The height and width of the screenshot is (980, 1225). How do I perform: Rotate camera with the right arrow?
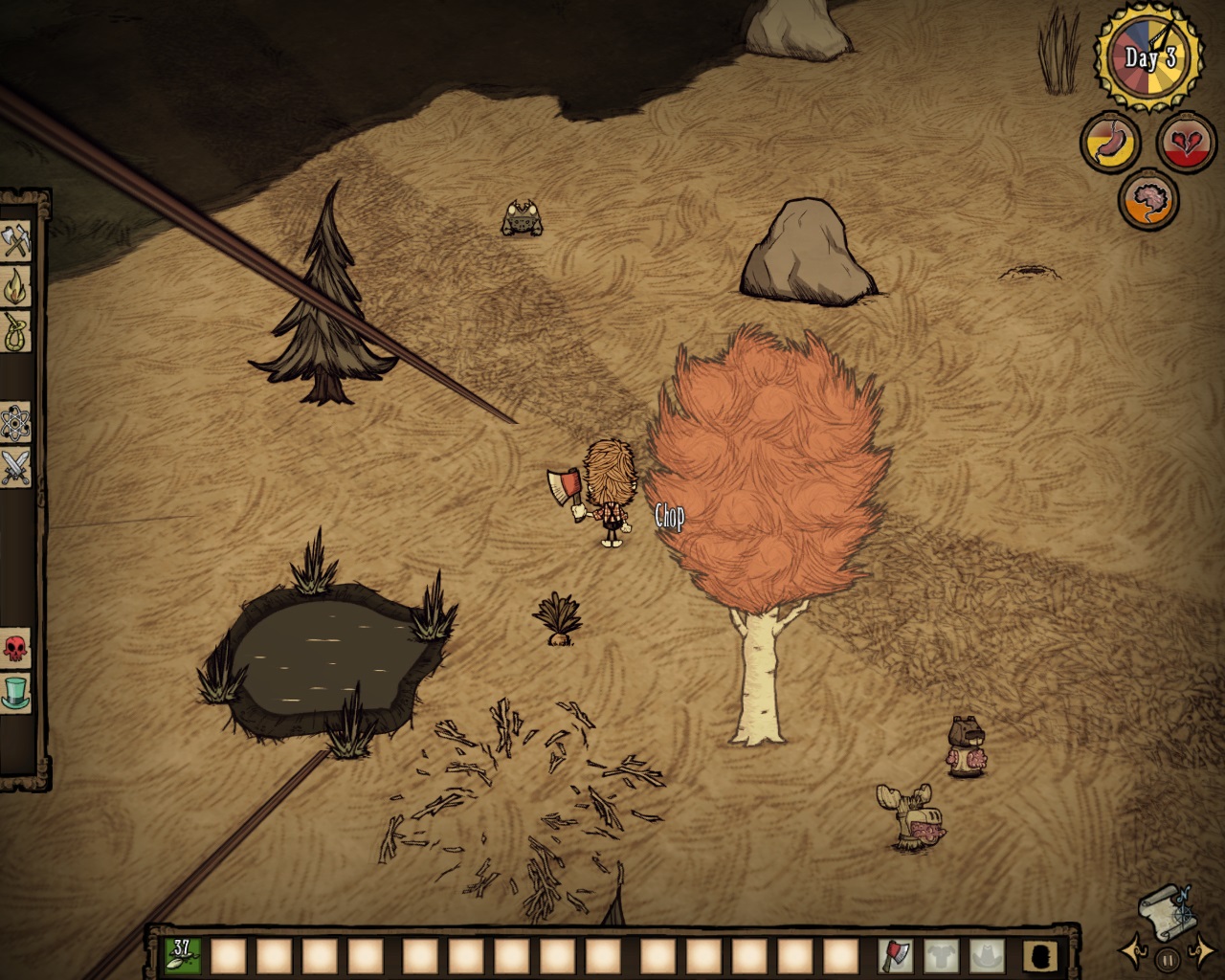pyautogui.click(x=1202, y=951)
